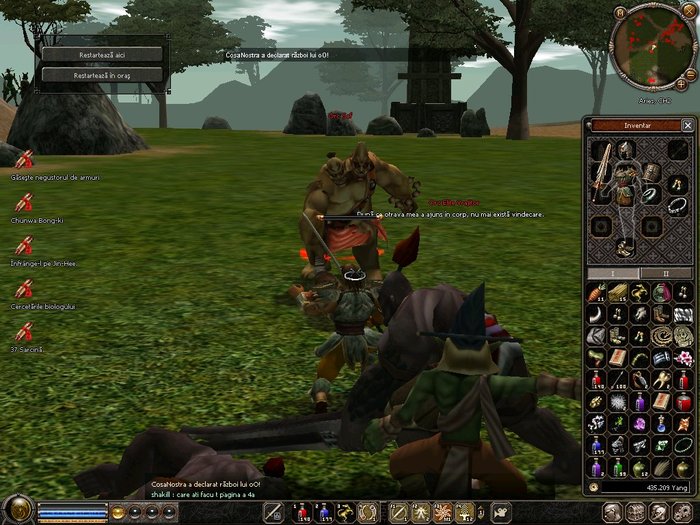This screenshot has height=525, width=700.
Task: Choose "Restartează în oraș" to respawn in town
Action: (101, 74)
